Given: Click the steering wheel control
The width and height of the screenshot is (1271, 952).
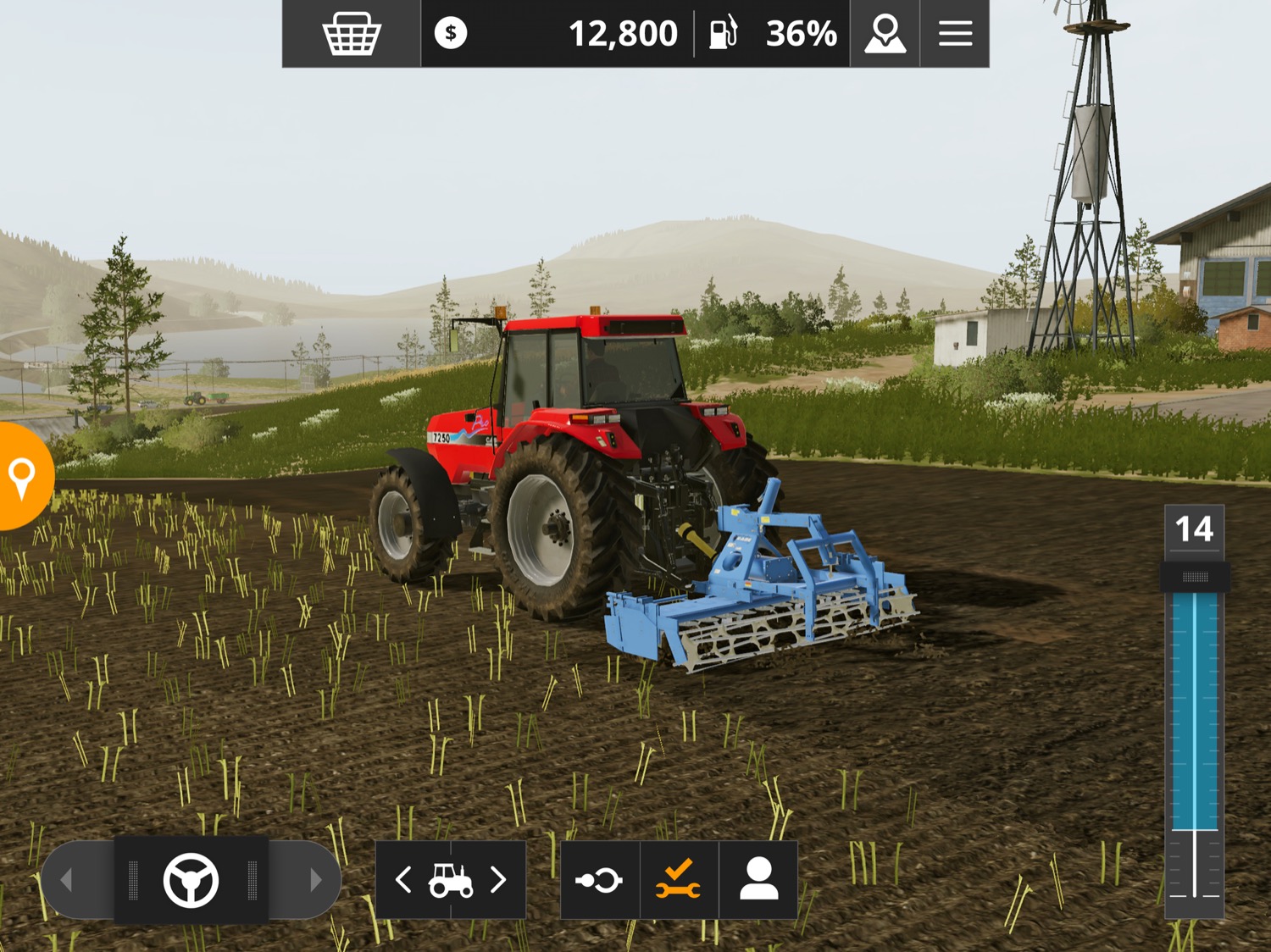Looking at the screenshot, I should coord(191,880).
